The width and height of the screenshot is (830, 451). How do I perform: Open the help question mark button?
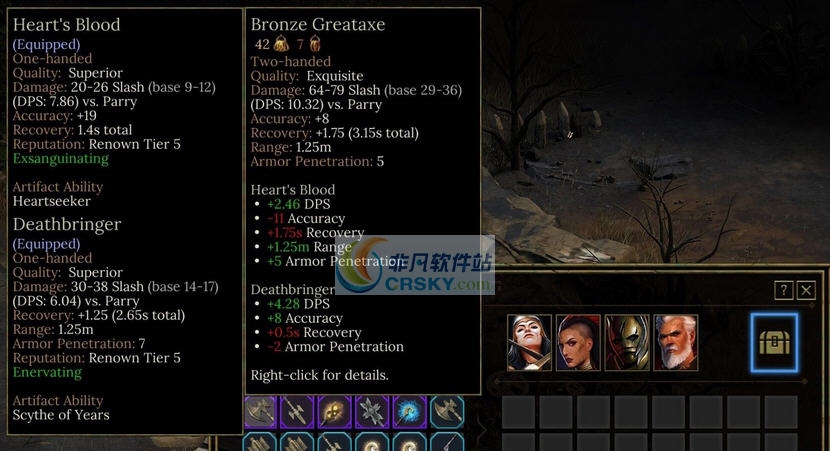coord(784,290)
